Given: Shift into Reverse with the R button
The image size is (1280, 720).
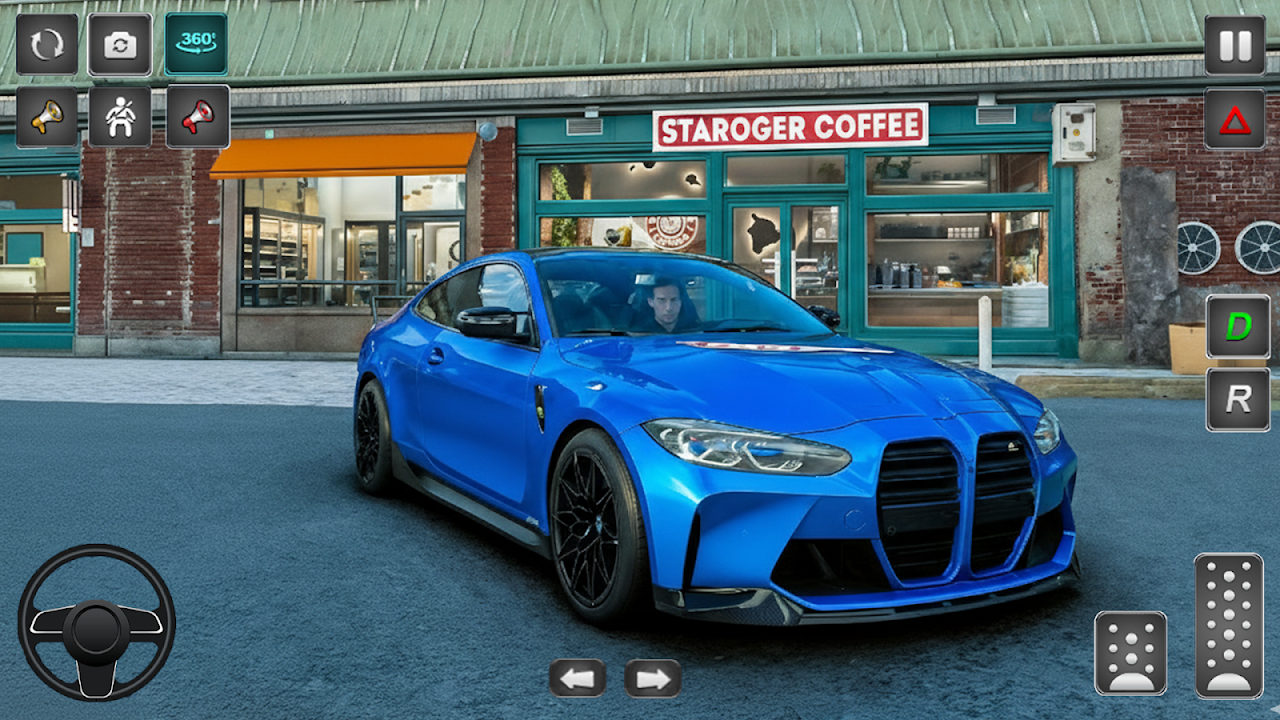Looking at the screenshot, I should pyautogui.click(x=1238, y=399).
